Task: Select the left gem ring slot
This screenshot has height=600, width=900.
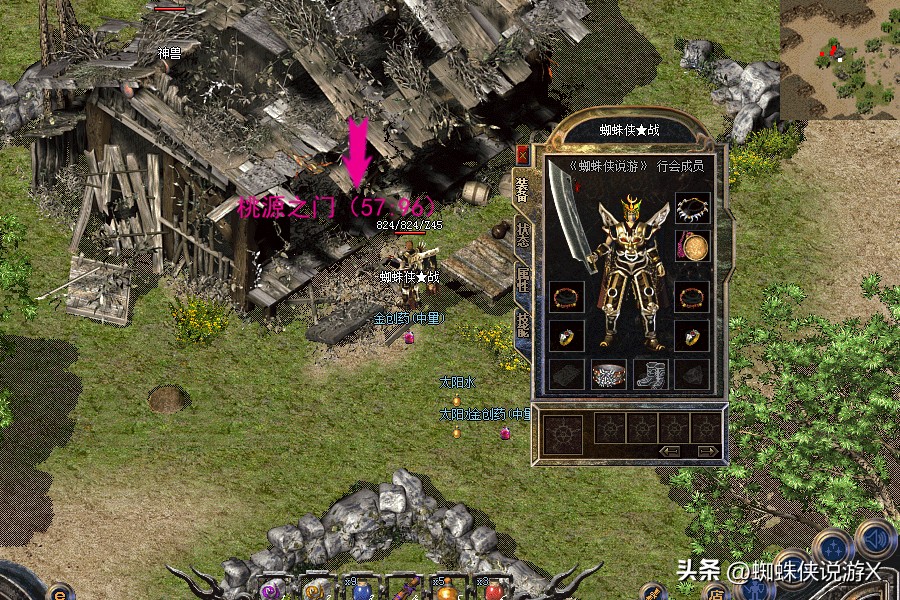Action: click(566, 336)
